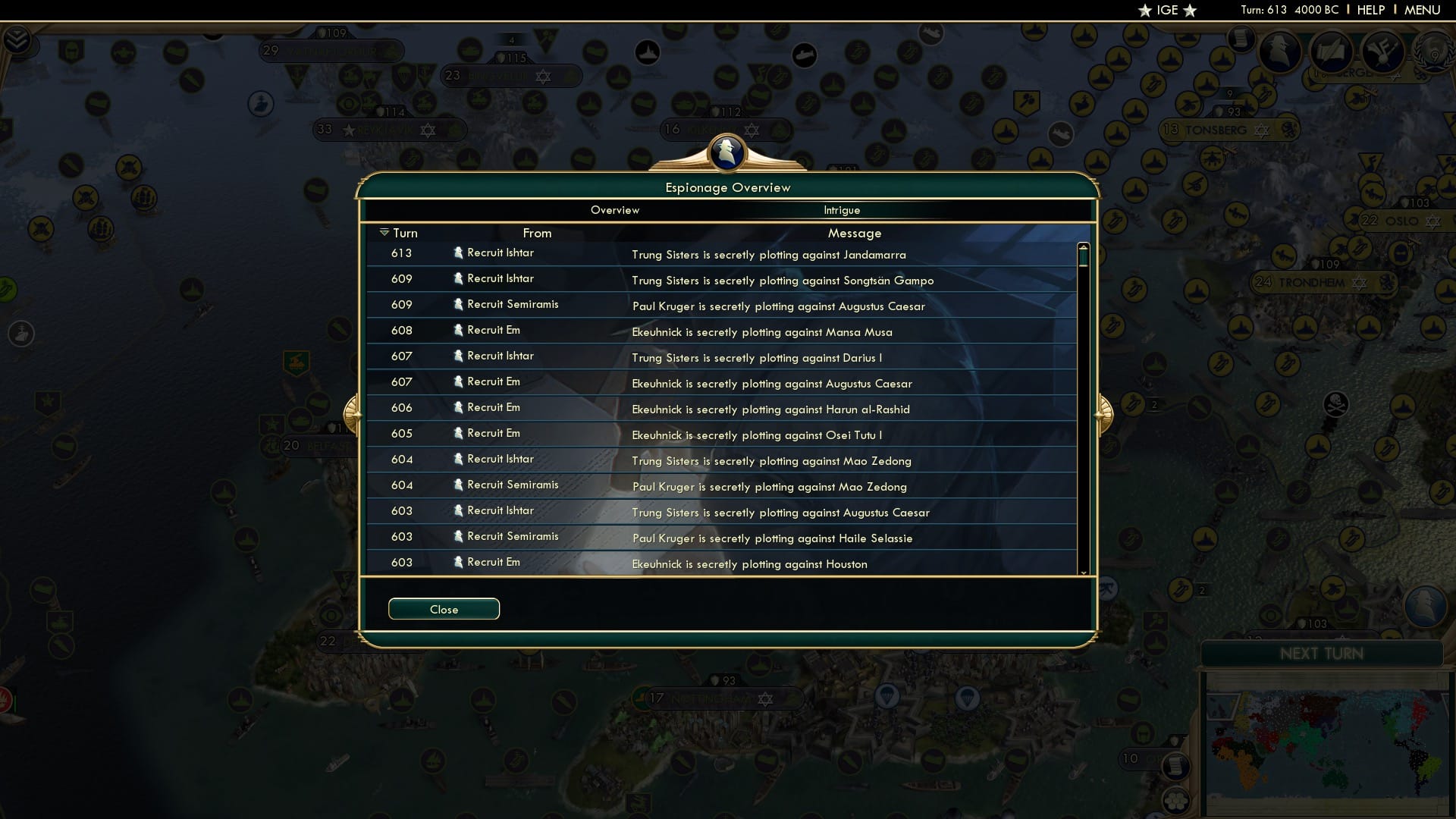Click the ornate right arrow of the dialog
Image resolution: width=1456 pixels, height=819 pixels.
[1104, 413]
